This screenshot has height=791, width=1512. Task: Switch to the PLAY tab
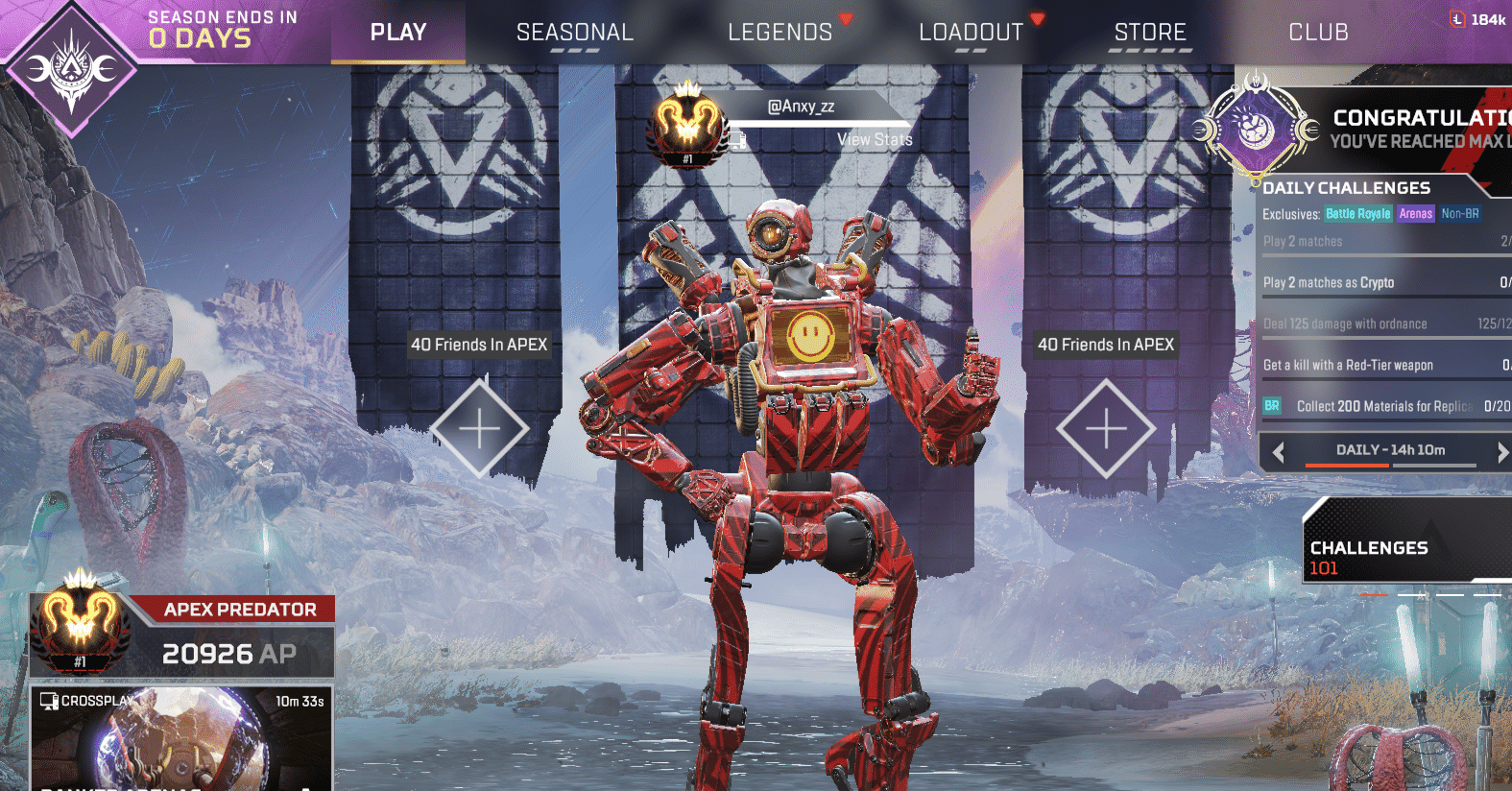click(398, 33)
